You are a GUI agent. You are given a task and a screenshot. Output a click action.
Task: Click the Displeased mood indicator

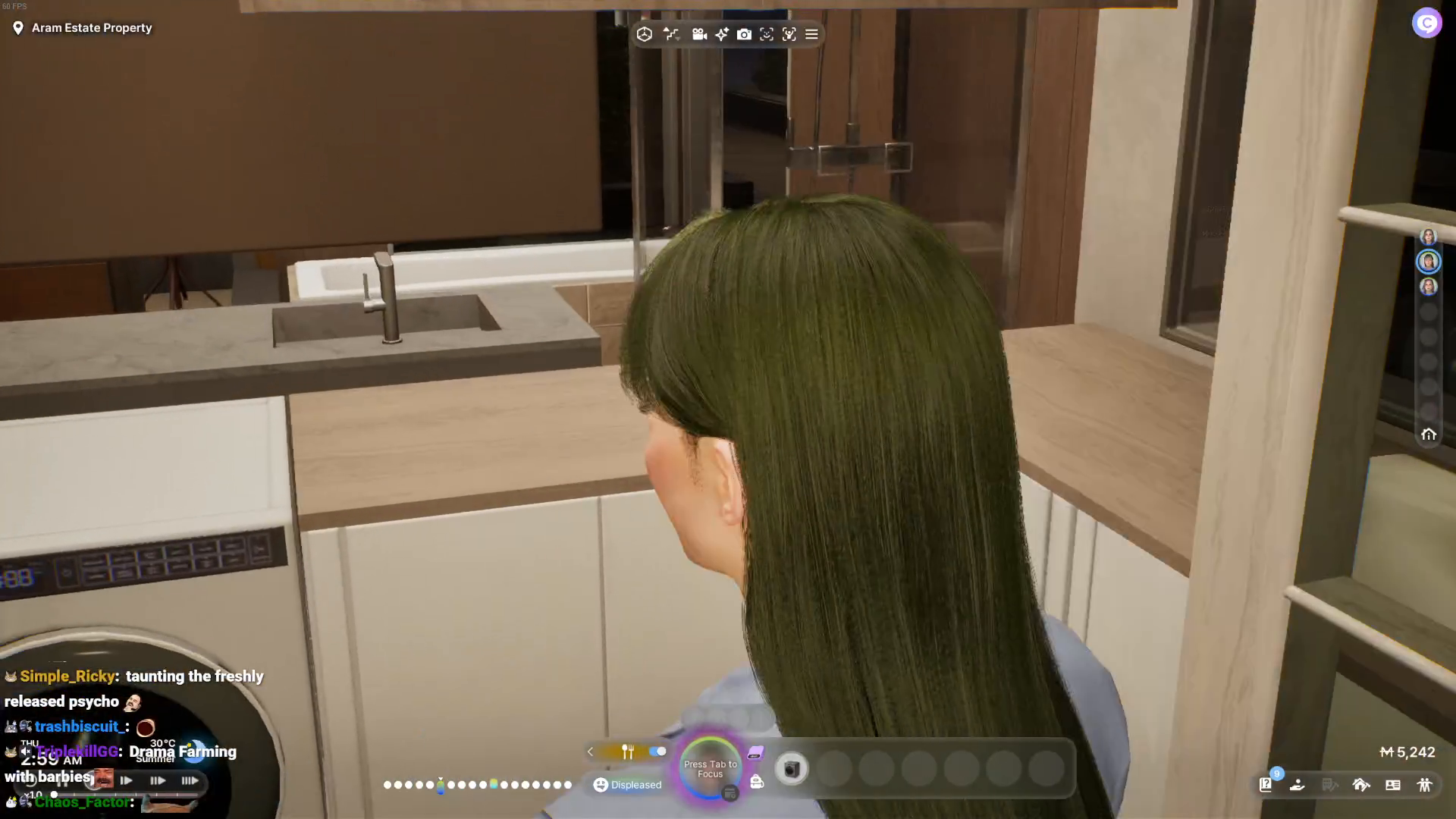coord(626,785)
